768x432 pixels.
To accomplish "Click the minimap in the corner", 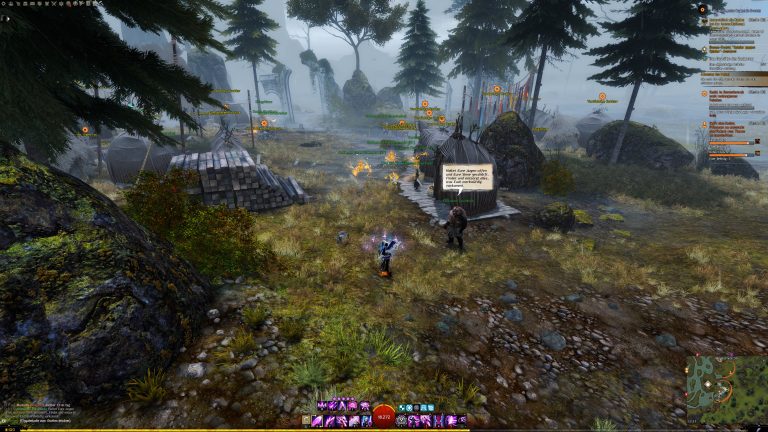I will [x=726, y=389].
